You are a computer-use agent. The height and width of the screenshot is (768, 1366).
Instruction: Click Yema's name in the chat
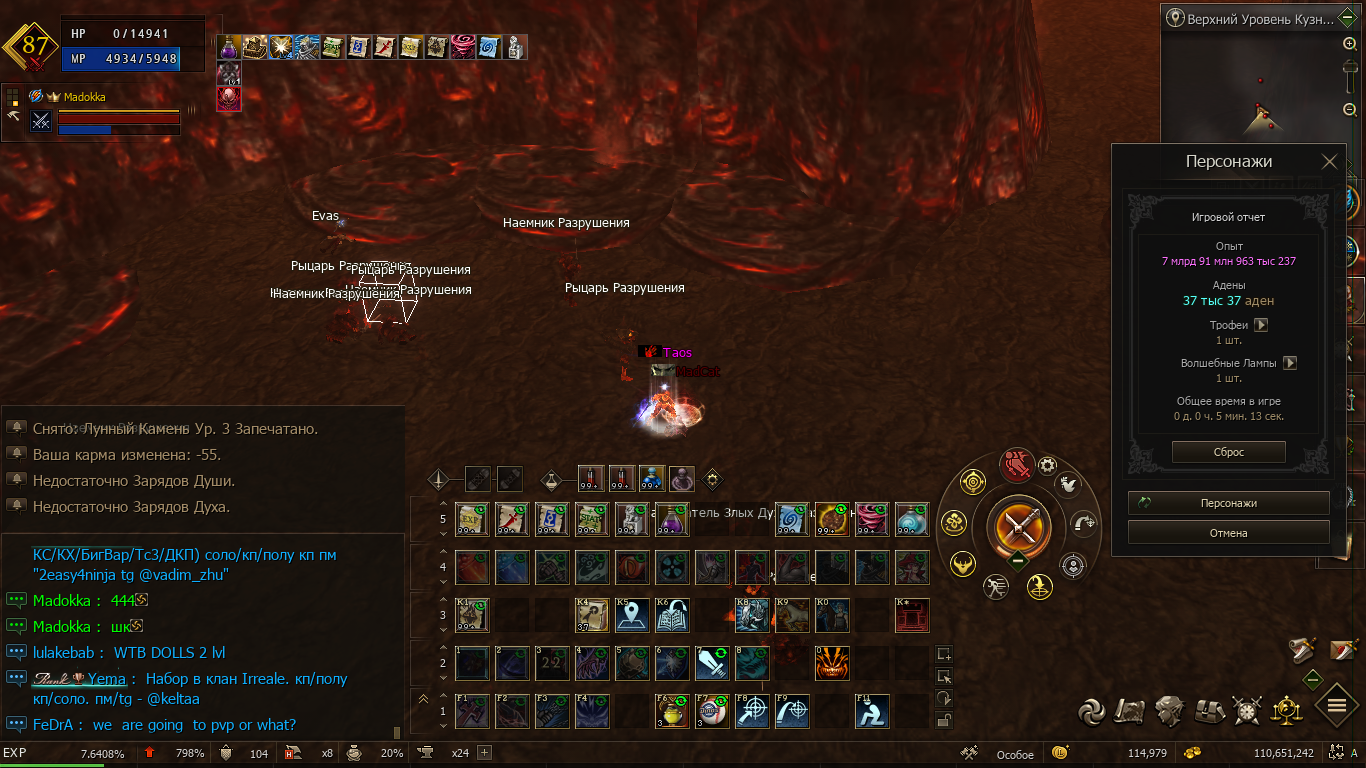tap(106, 679)
